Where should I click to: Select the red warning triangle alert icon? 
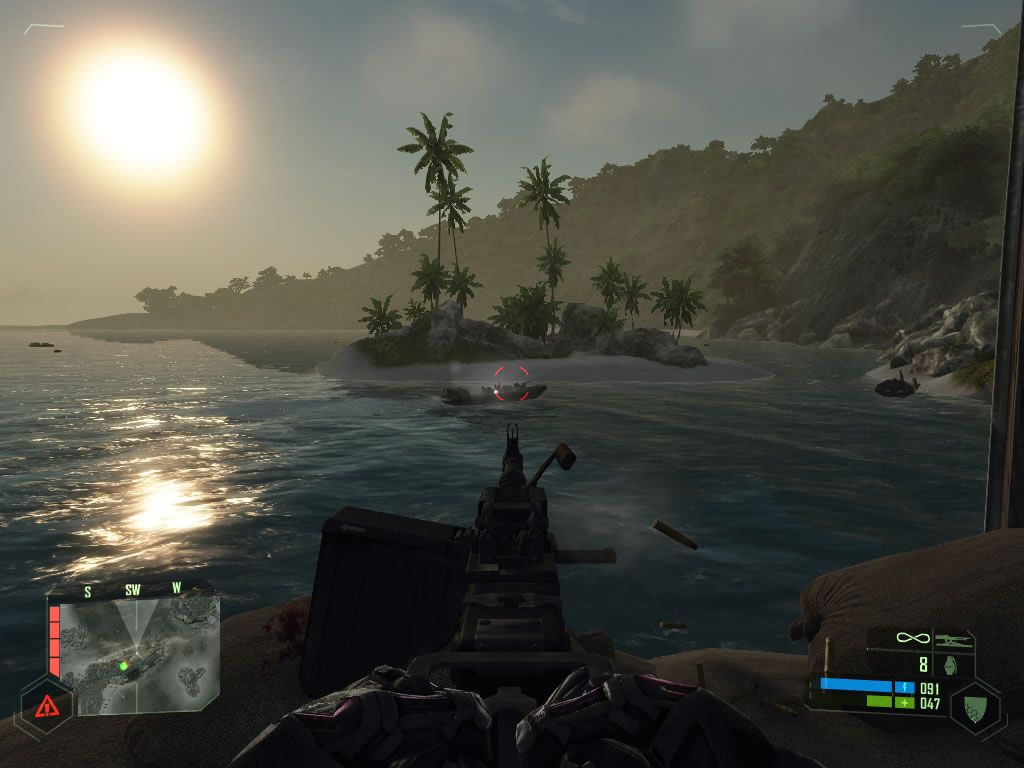coord(47,706)
